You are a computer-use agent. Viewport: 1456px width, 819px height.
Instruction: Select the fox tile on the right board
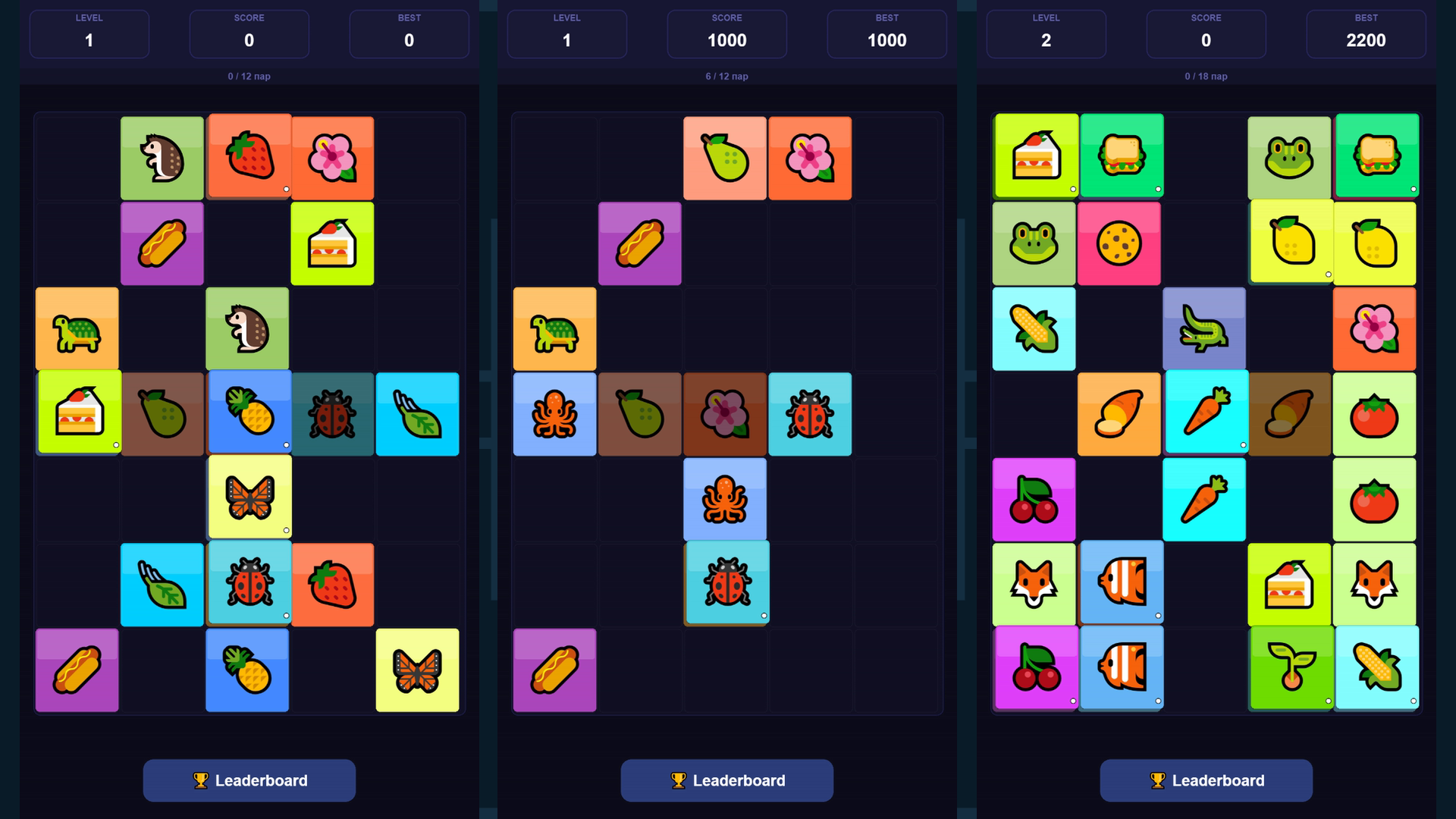coord(1034,584)
